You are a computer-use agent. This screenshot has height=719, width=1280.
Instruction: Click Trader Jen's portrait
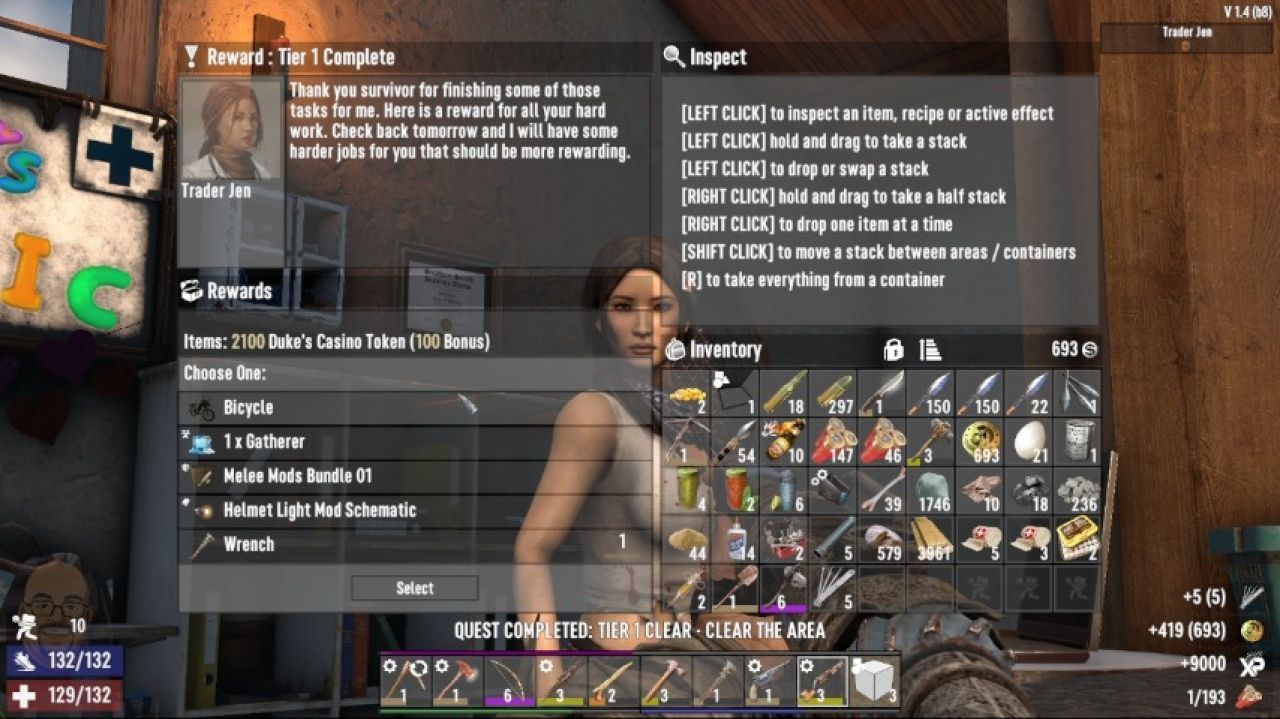click(231, 129)
